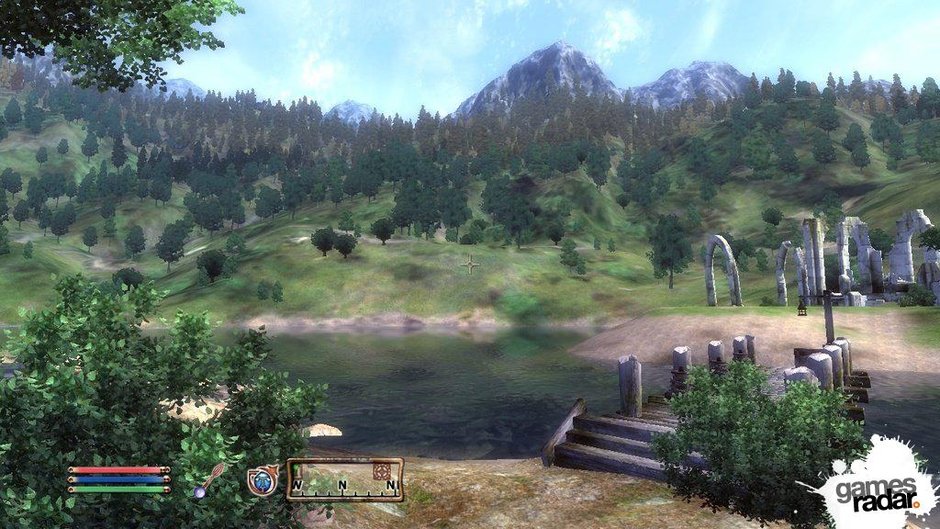Screen dimensions: 940x529
Task: Click the red map marker on the compass
Action: tap(380, 470)
